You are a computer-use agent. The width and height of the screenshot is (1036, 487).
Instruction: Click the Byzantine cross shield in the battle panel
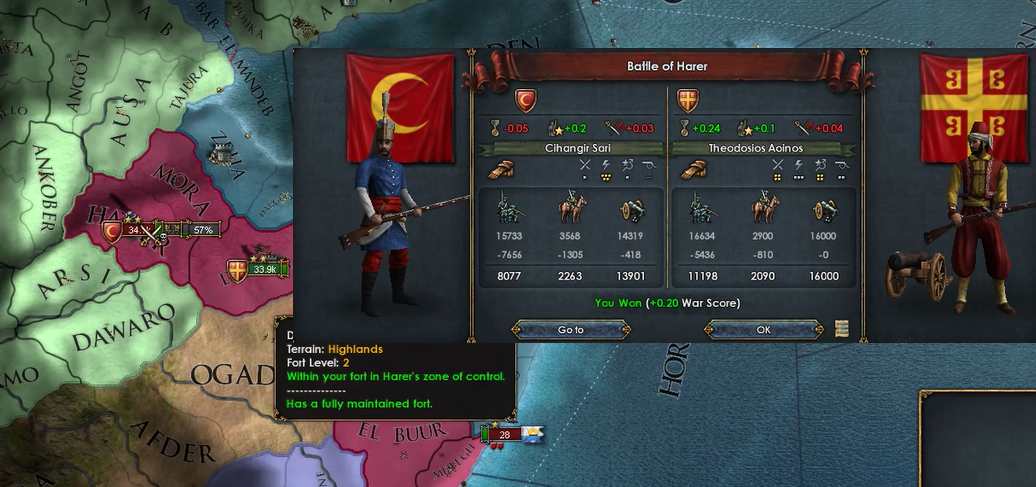point(688,100)
